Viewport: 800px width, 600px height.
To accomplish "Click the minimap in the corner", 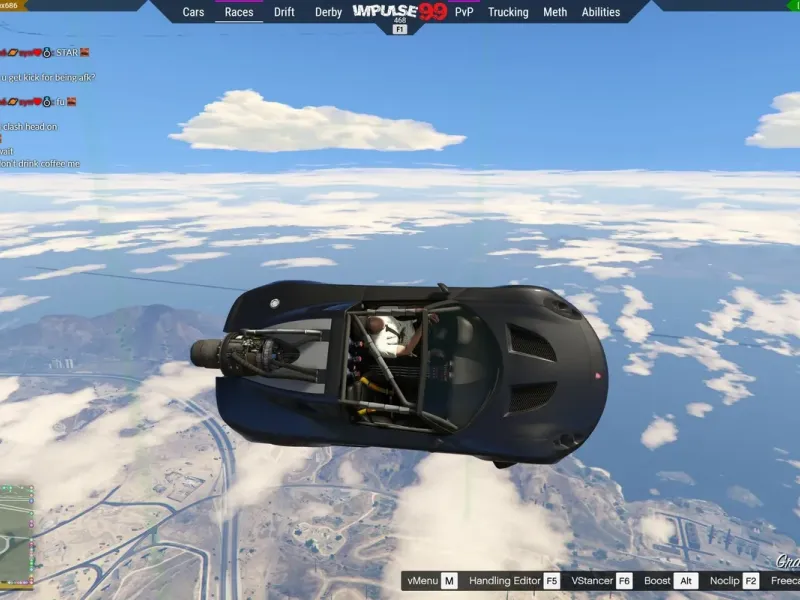I will (x=17, y=535).
